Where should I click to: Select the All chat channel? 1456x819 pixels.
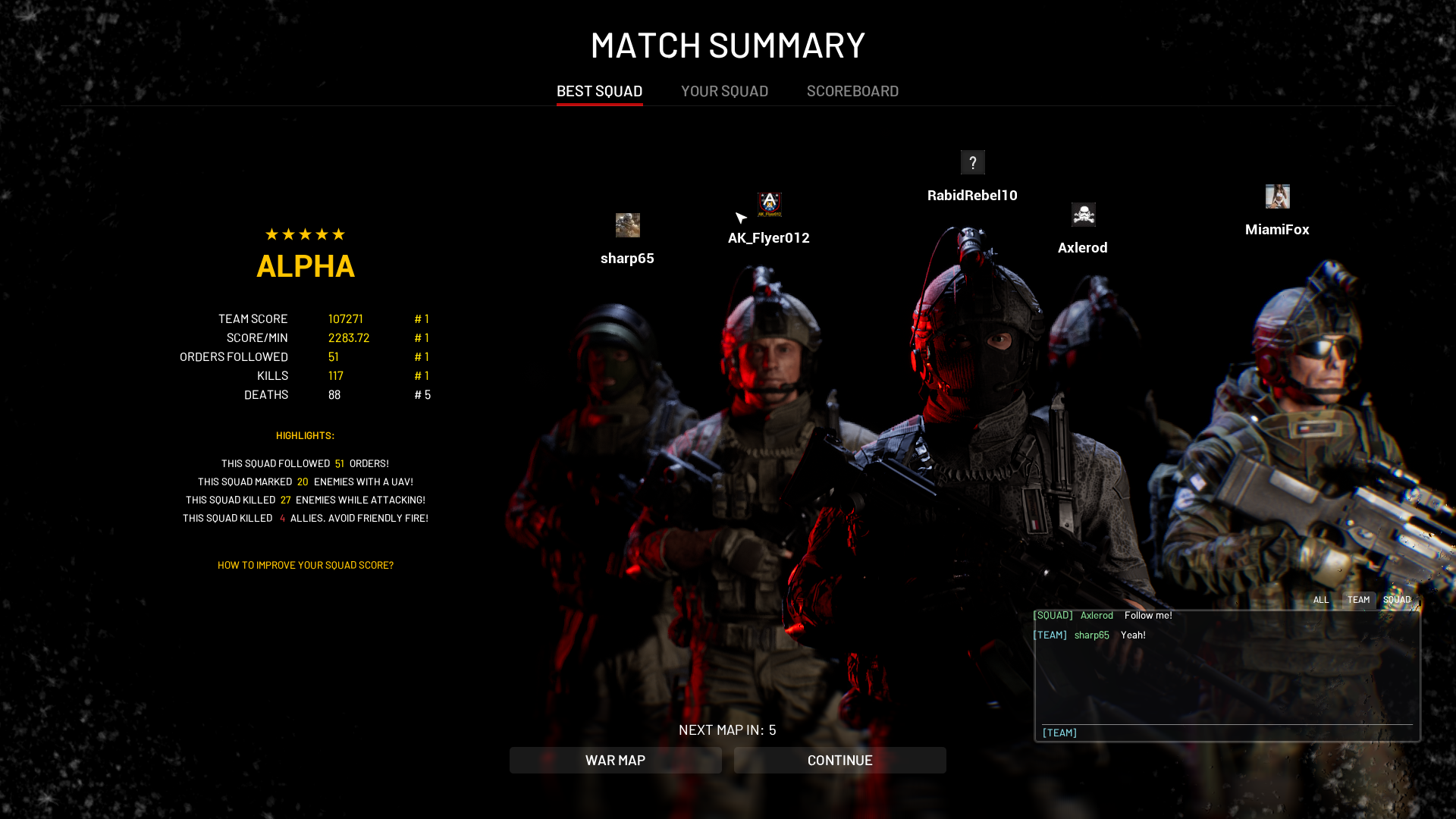[x=1320, y=600]
